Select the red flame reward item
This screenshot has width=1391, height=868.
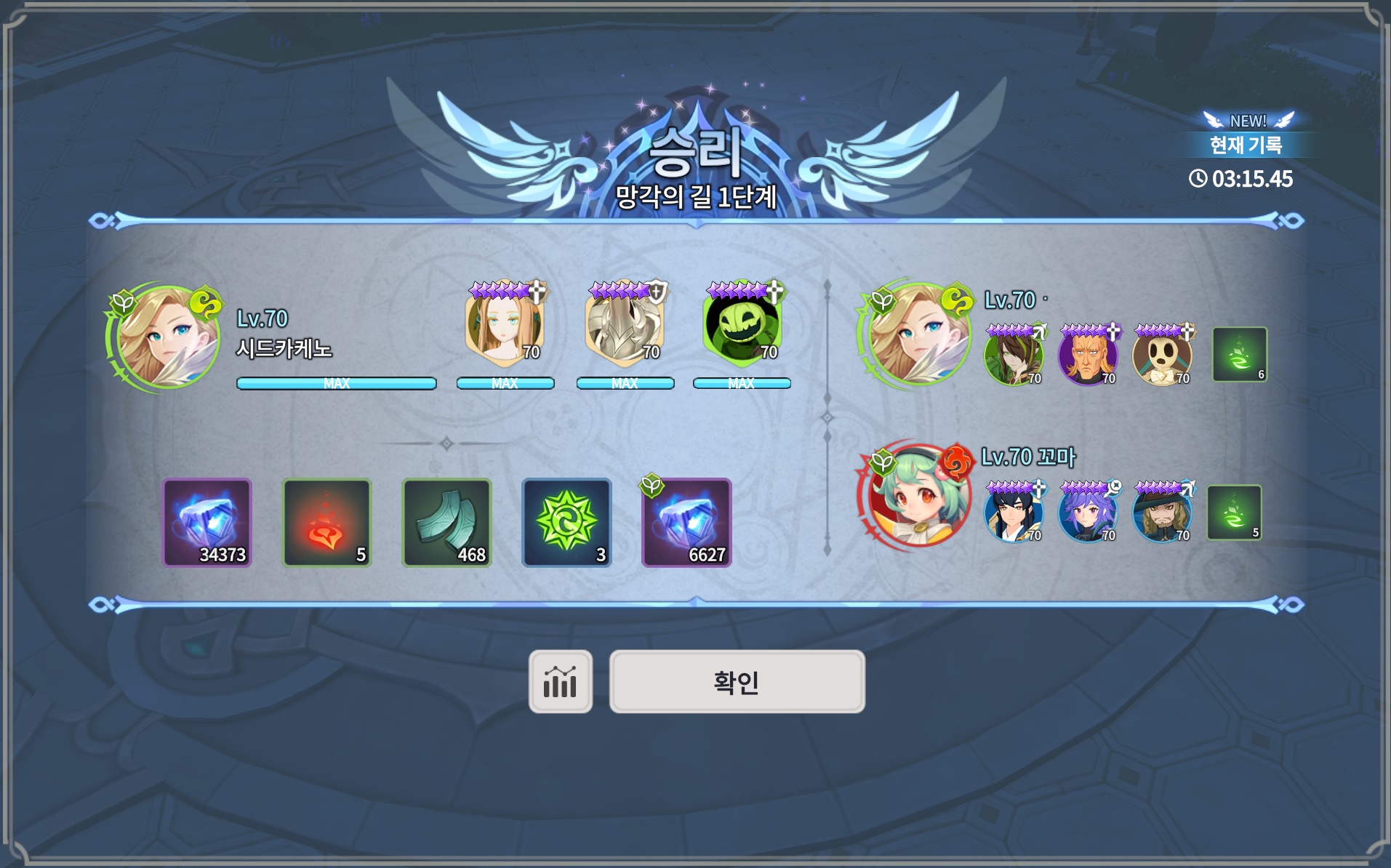(x=326, y=523)
